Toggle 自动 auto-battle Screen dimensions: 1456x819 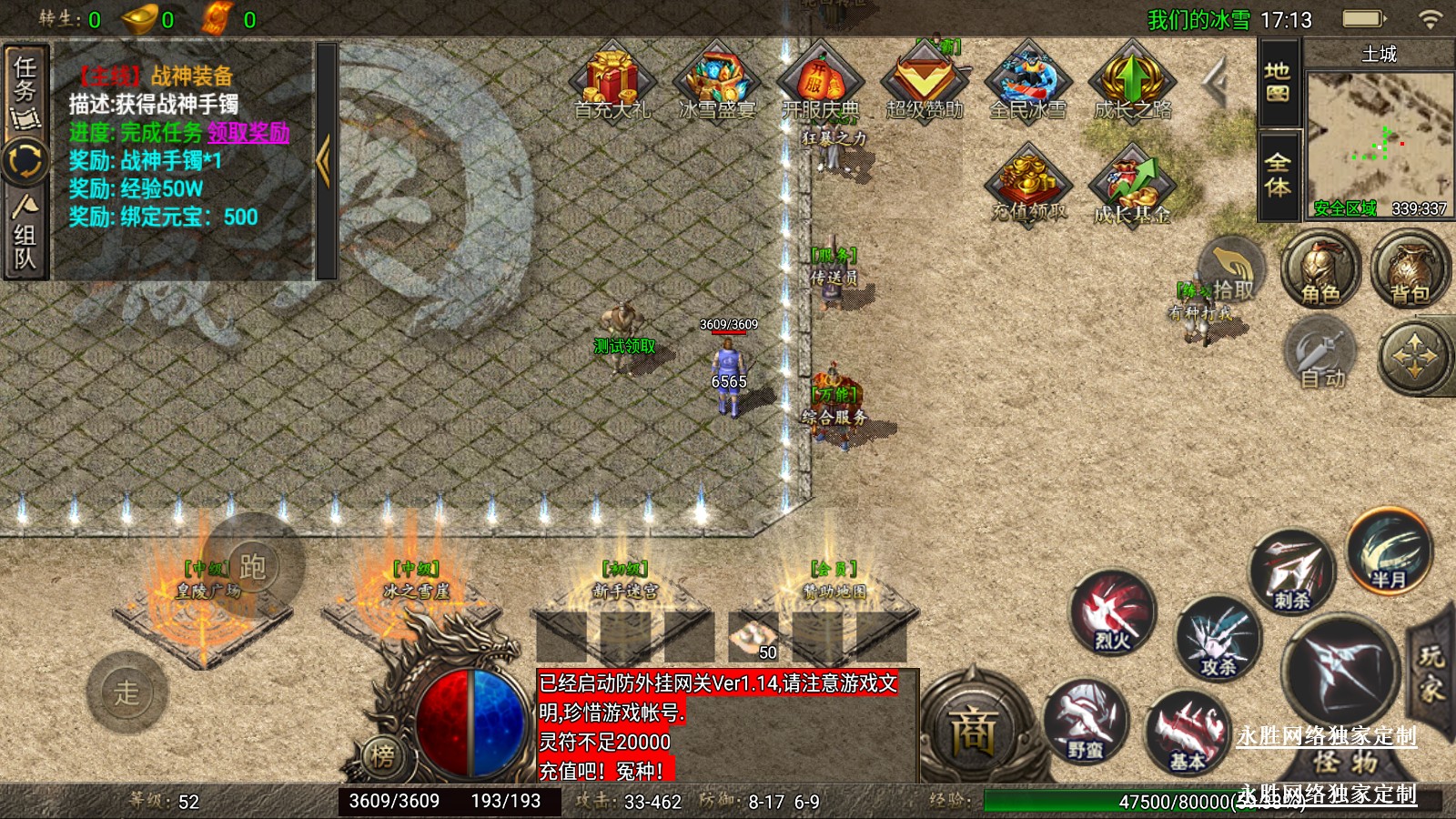coord(1321,357)
